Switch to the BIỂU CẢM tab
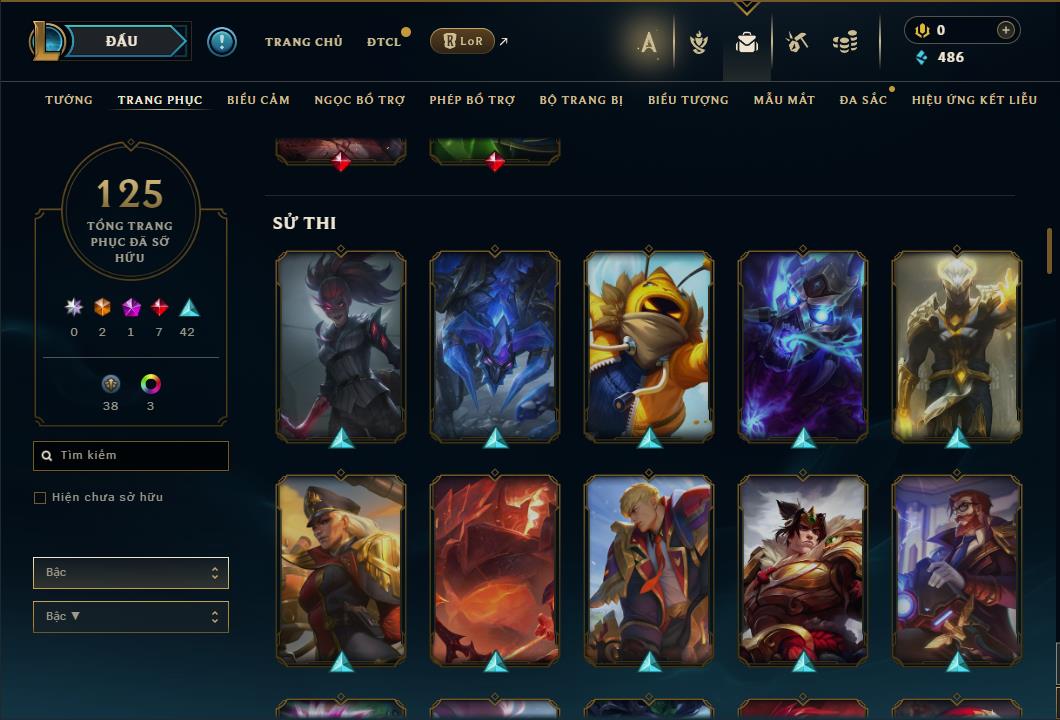Viewport: 1060px width, 720px height. [258, 100]
